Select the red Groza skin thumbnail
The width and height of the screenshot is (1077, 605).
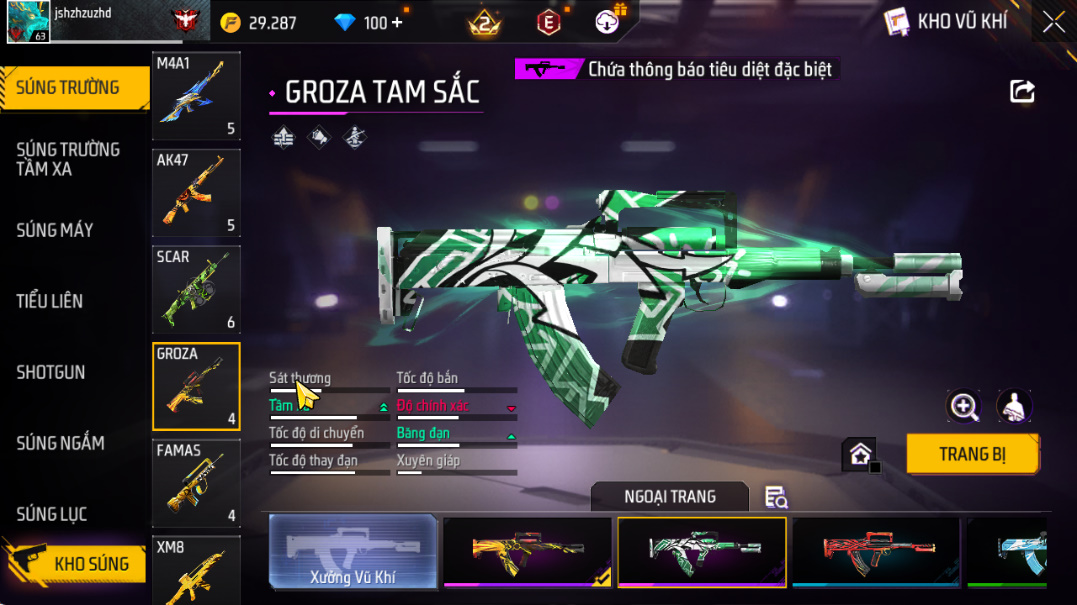[x=876, y=551]
